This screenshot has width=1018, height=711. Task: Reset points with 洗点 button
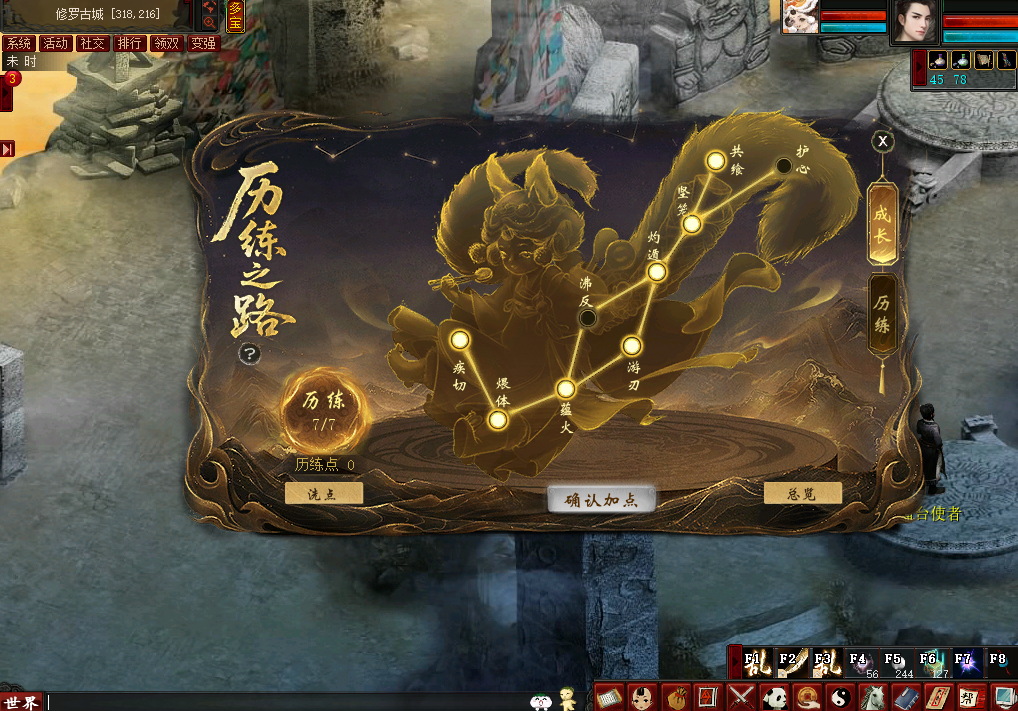(323, 494)
